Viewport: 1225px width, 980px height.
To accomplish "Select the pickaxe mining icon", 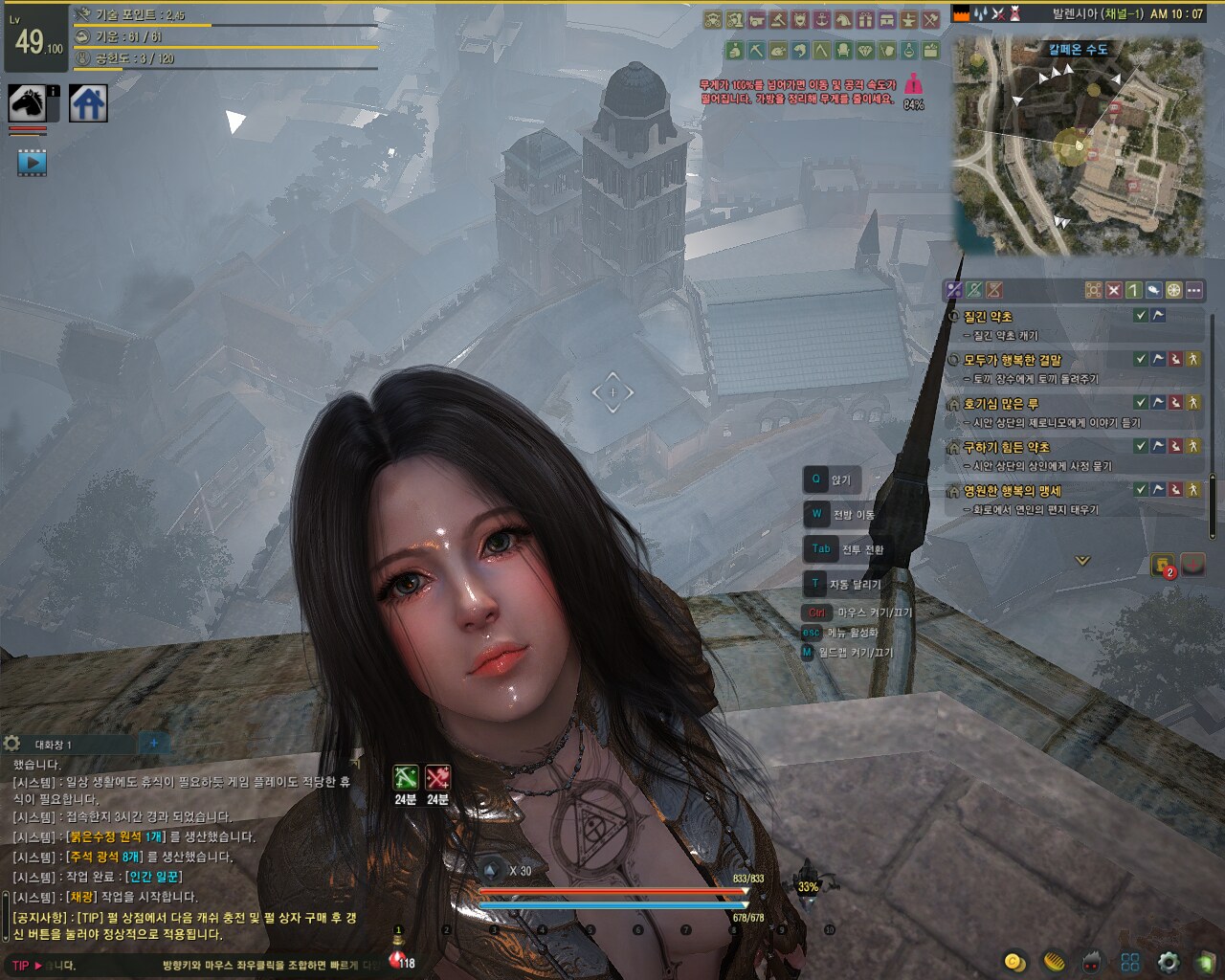I will [x=756, y=50].
